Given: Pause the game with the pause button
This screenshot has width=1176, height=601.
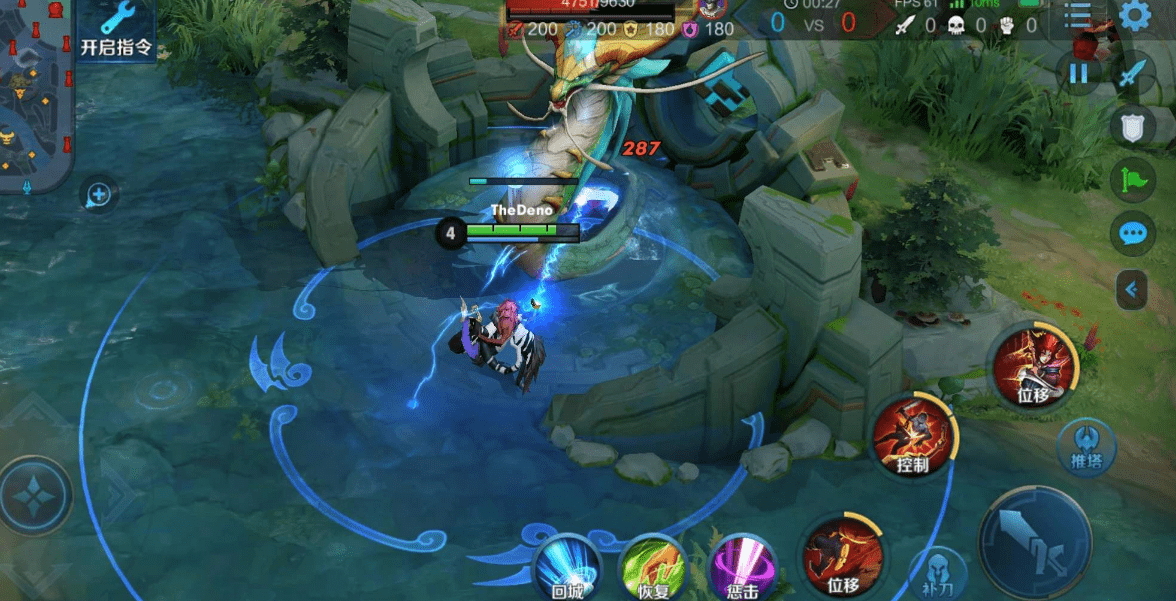Looking at the screenshot, I should click(1078, 73).
